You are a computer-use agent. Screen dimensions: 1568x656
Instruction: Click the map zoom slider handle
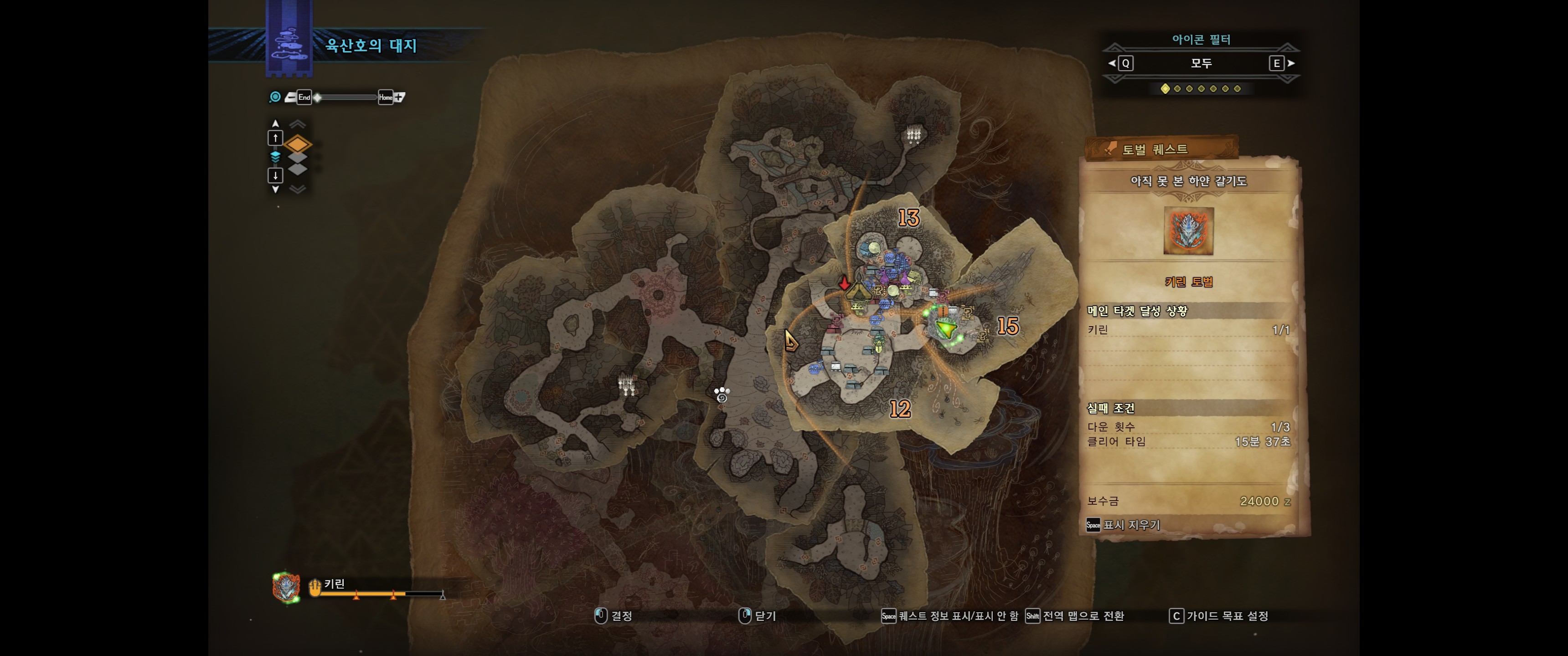tap(318, 97)
